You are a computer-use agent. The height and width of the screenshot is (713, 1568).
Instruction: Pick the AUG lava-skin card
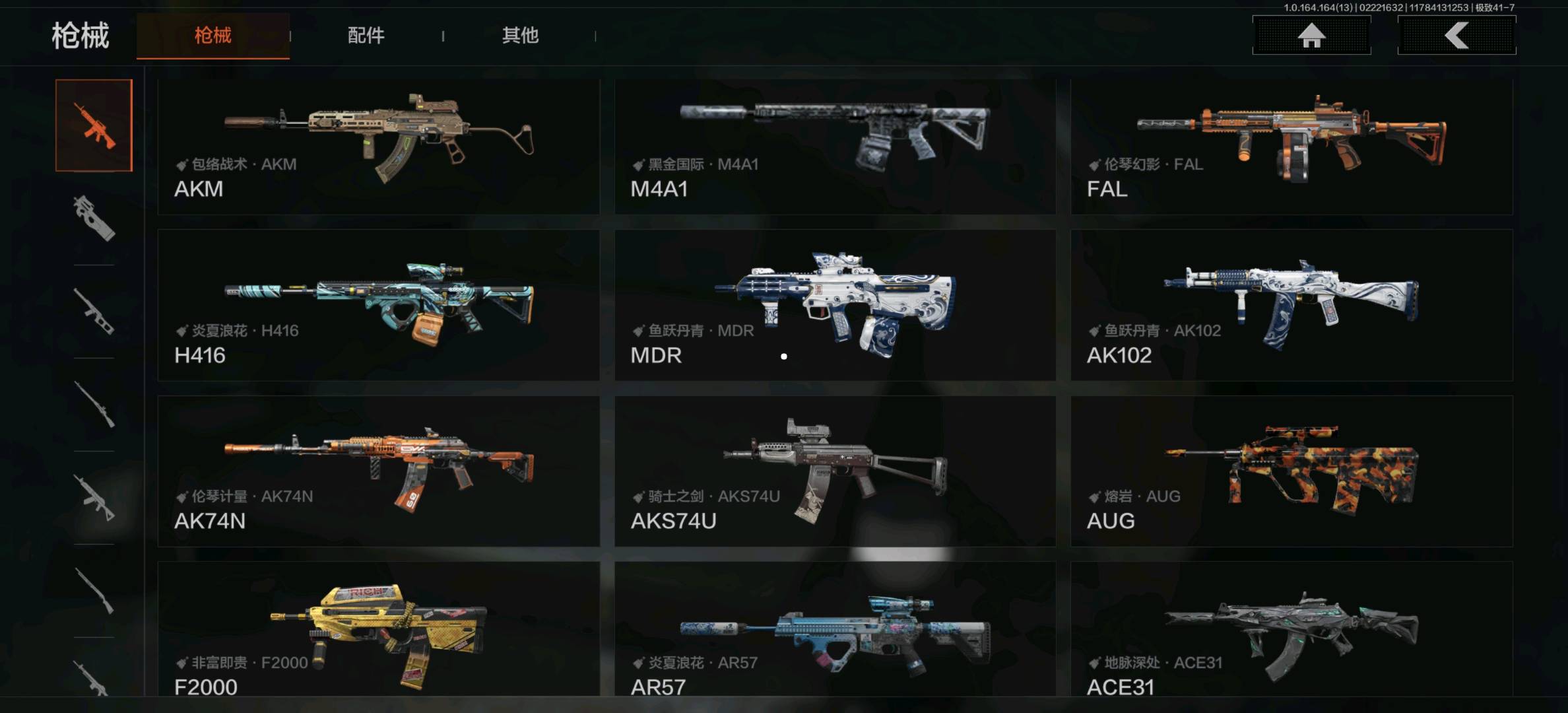[1291, 471]
